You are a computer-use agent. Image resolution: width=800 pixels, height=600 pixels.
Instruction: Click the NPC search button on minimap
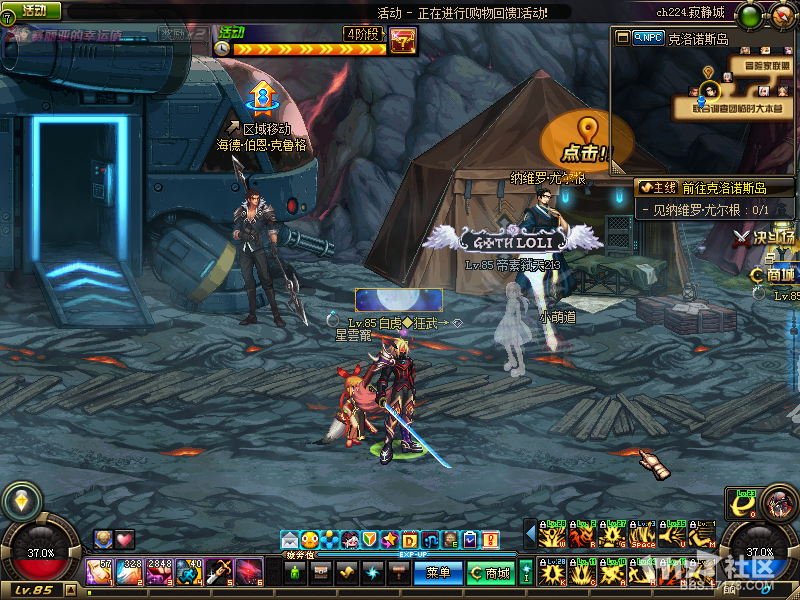point(649,37)
